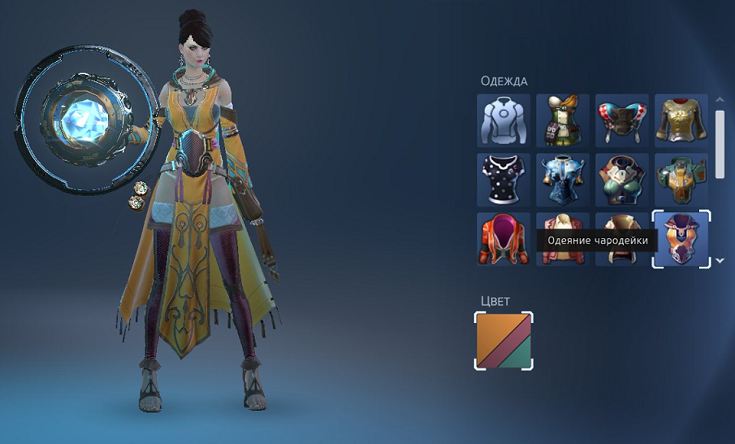
Task: Click the scroll-up arrow of clothing list
Action: (x=720, y=99)
